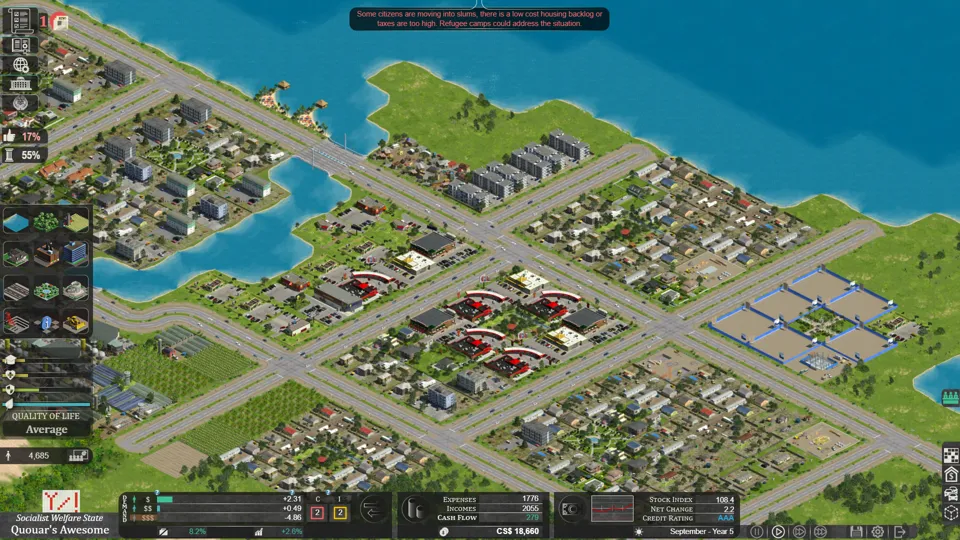Screen dimensions: 960x540
Task: Open the globe world view icon
Action: tap(20, 65)
